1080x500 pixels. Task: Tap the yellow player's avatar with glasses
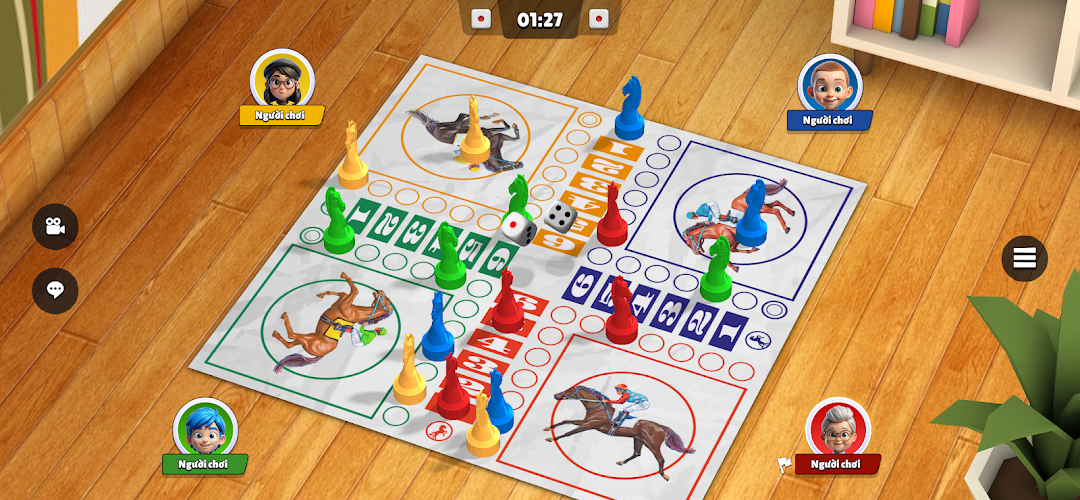(x=282, y=79)
